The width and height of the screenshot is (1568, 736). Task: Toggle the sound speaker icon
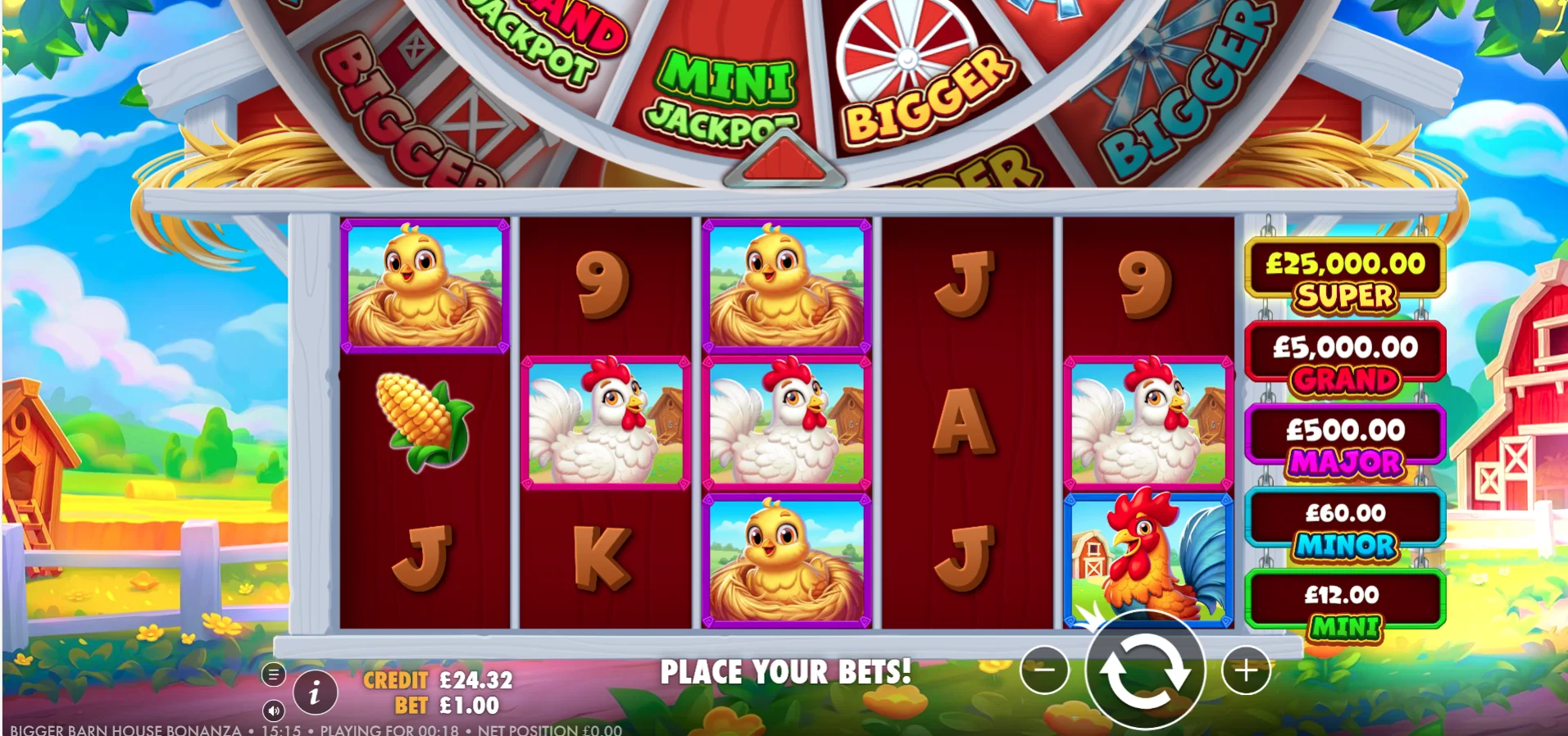[x=274, y=710]
